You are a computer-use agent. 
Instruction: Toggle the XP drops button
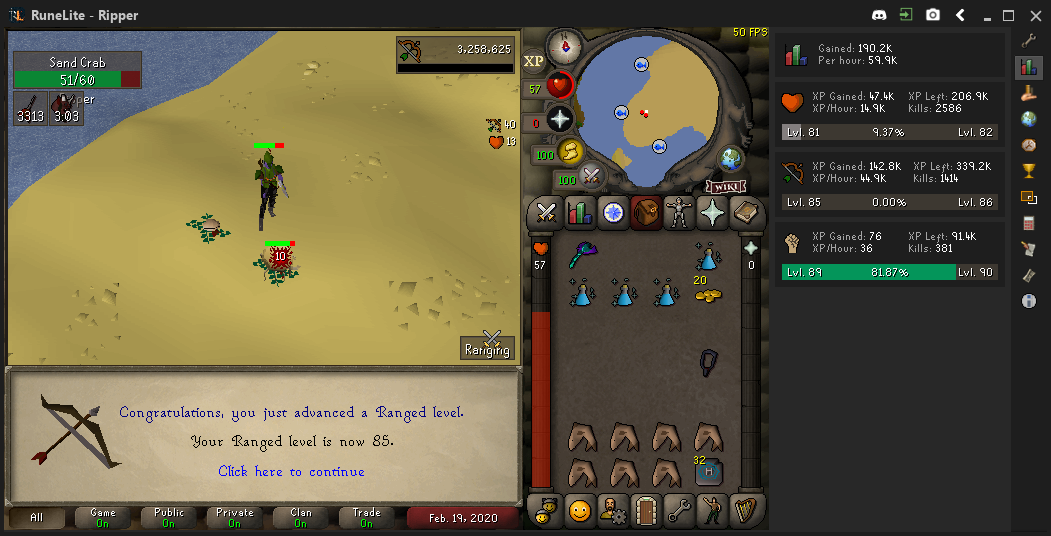[x=534, y=62]
